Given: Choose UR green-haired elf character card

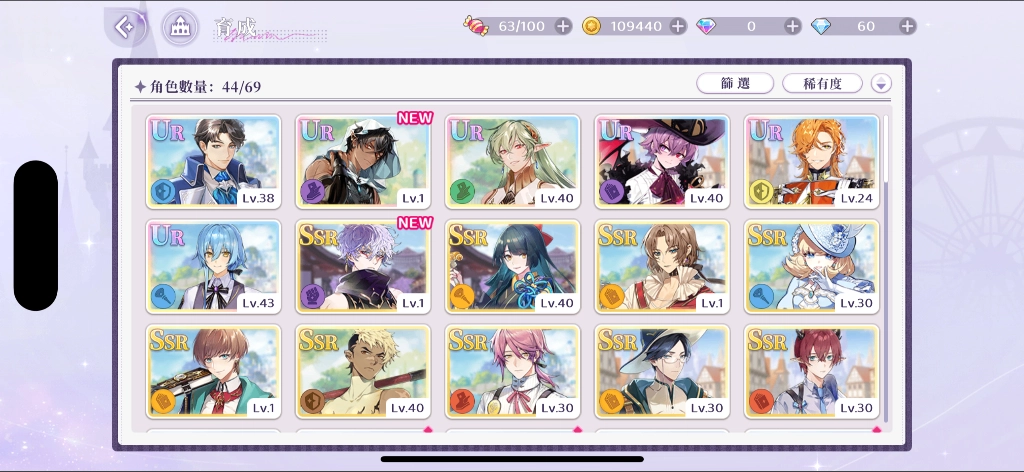Looking at the screenshot, I should 512,162.
